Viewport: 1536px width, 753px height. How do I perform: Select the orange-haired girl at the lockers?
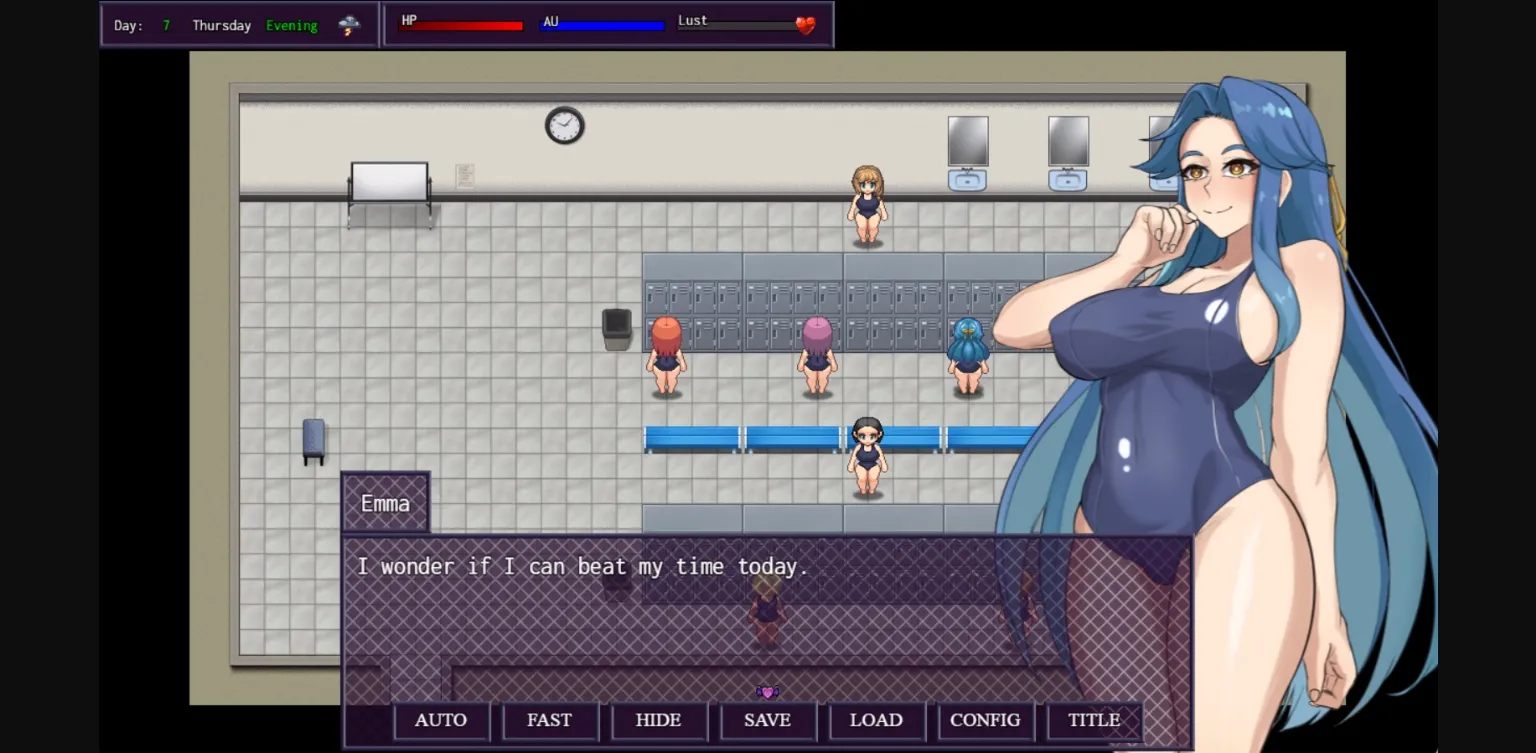(x=667, y=352)
